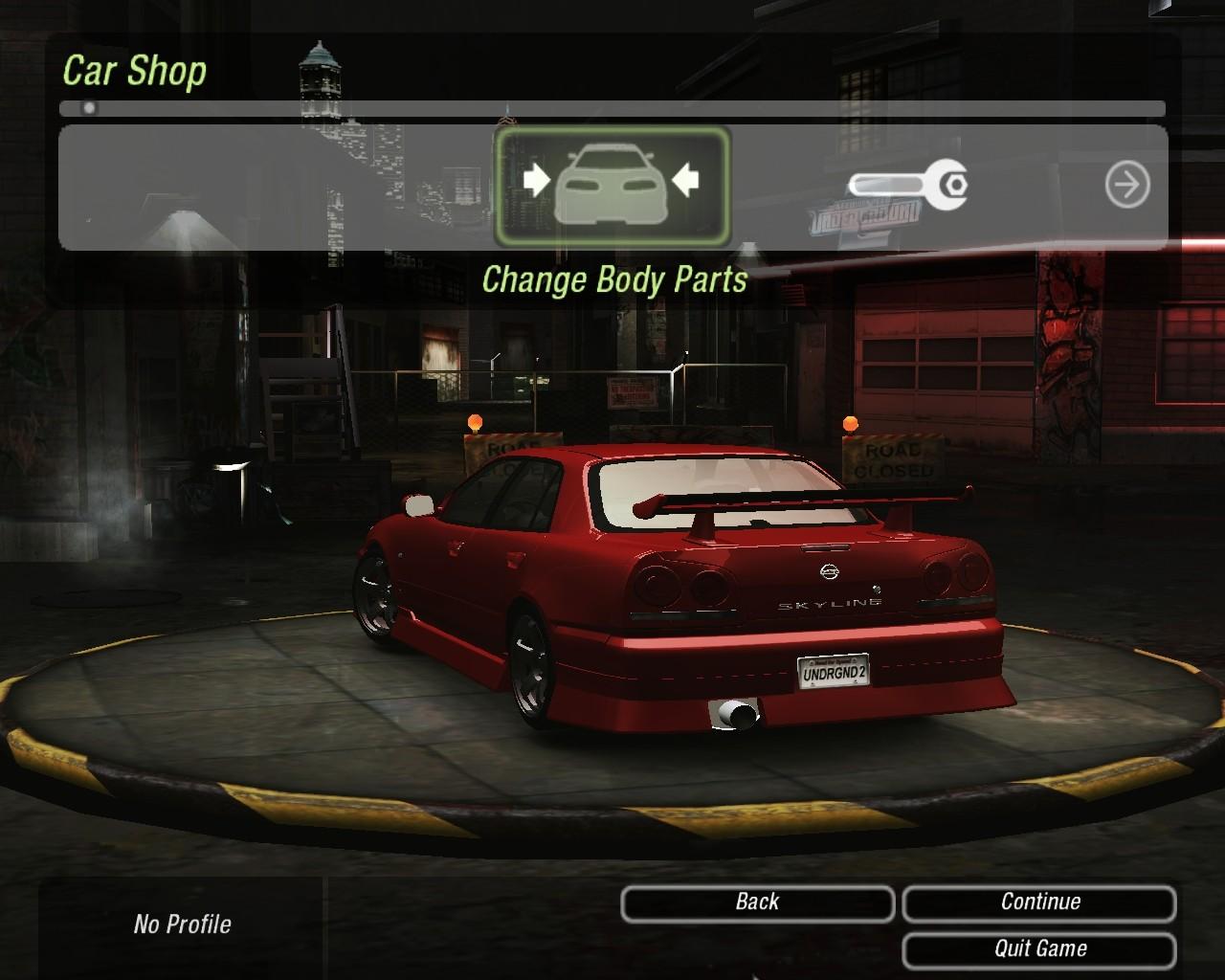Choose Quit Game
The height and width of the screenshot is (980, 1225).
click(1039, 949)
